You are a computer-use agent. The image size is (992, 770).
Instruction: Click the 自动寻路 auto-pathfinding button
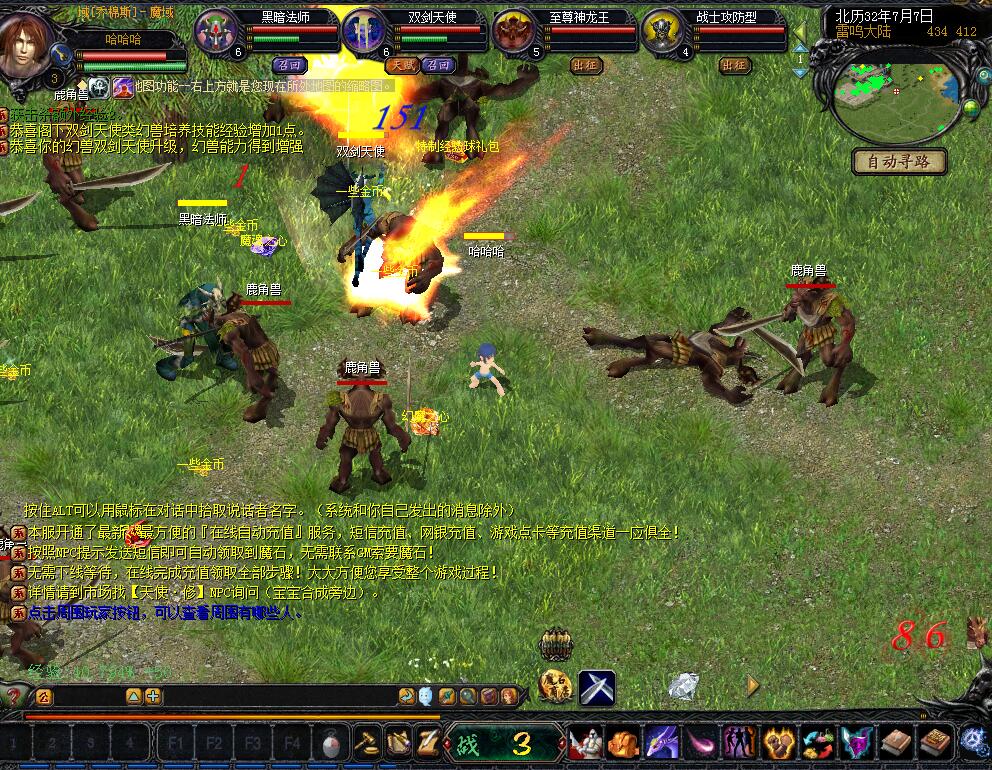899,161
